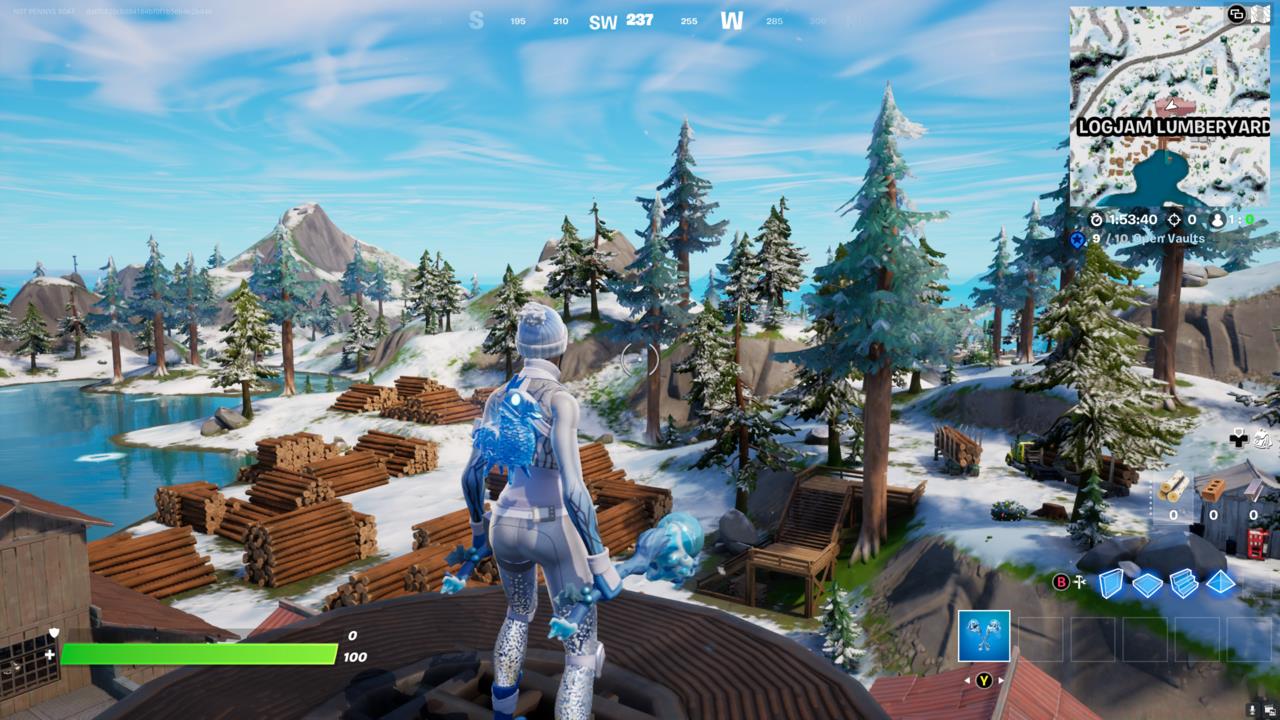Select the stairs build piece icon
1280x720 pixels.
(x=1184, y=583)
